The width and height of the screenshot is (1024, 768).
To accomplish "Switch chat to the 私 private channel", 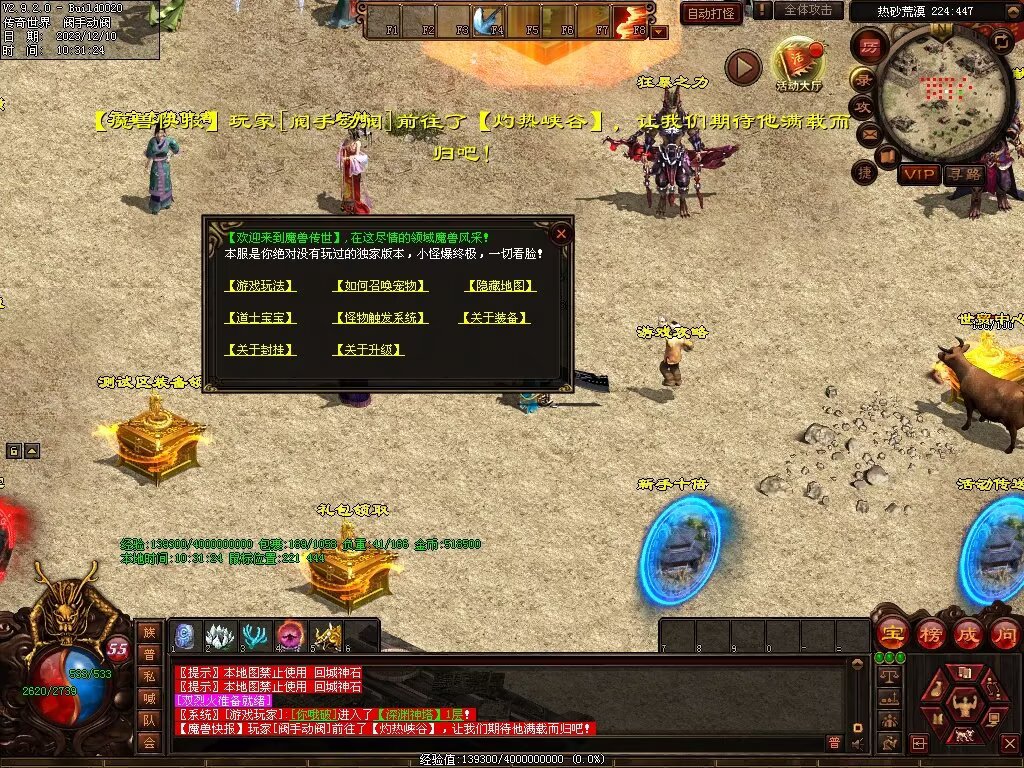I will click(x=149, y=675).
